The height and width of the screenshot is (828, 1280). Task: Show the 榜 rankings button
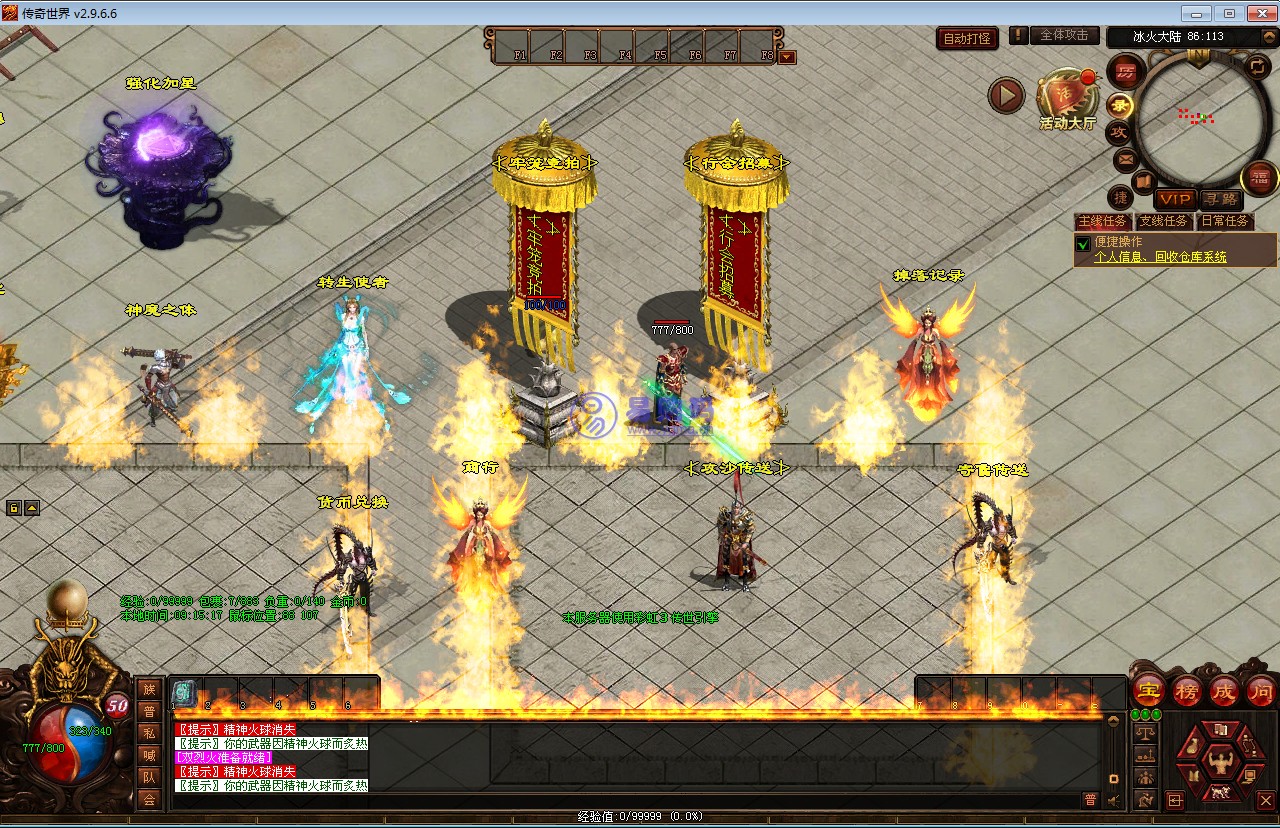(x=1187, y=690)
